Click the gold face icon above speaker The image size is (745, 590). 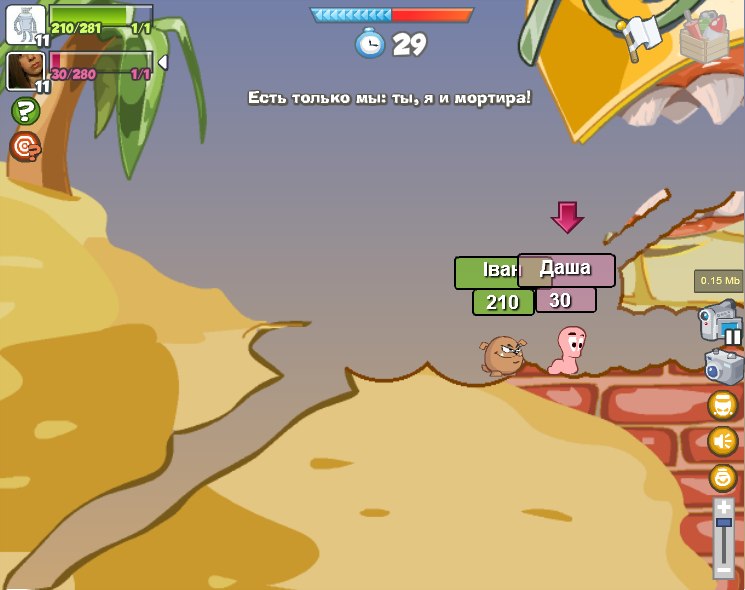coord(723,405)
